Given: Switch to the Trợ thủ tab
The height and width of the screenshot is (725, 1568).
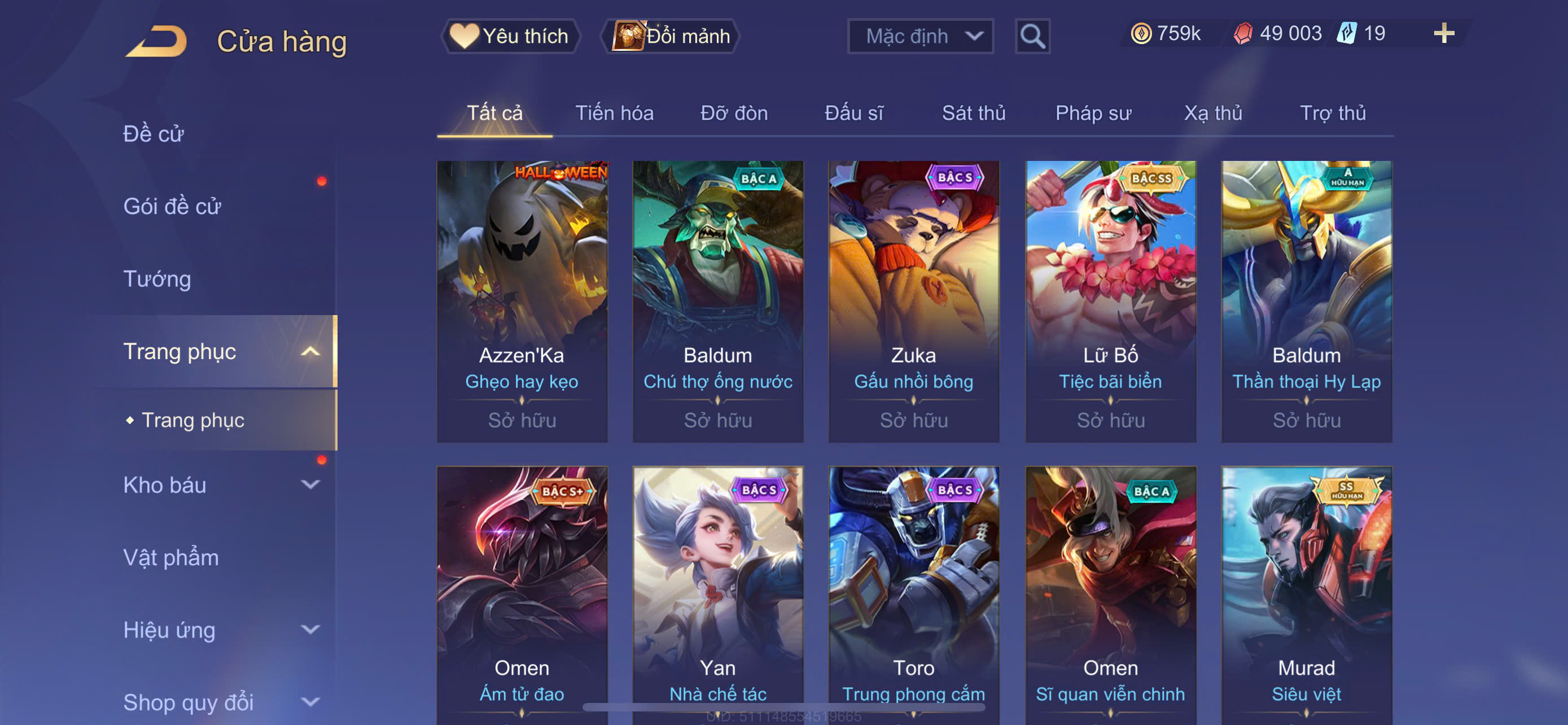Looking at the screenshot, I should point(1333,113).
